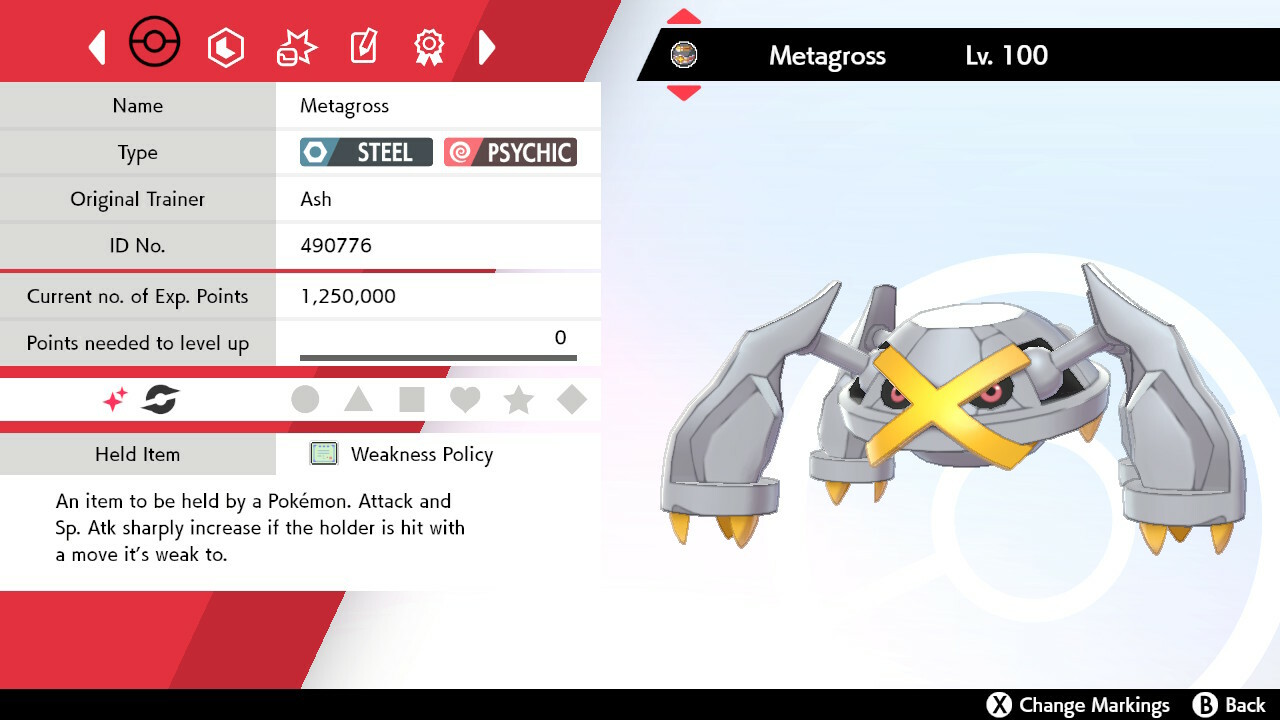1280x720 pixels.
Task: Advance pages using the right arrow
Action: 487,47
